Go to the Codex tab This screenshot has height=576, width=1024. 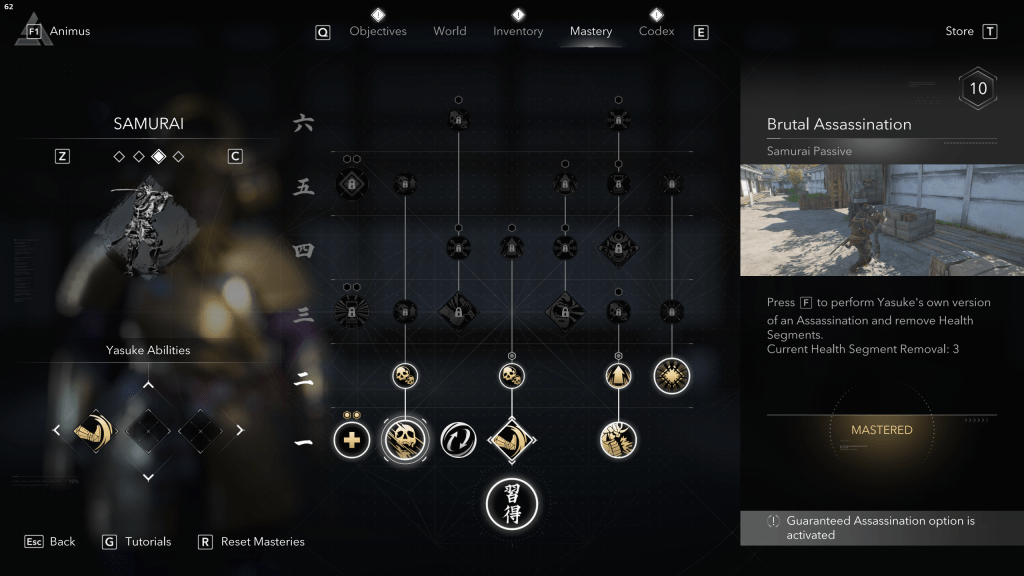pyautogui.click(x=657, y=31)
